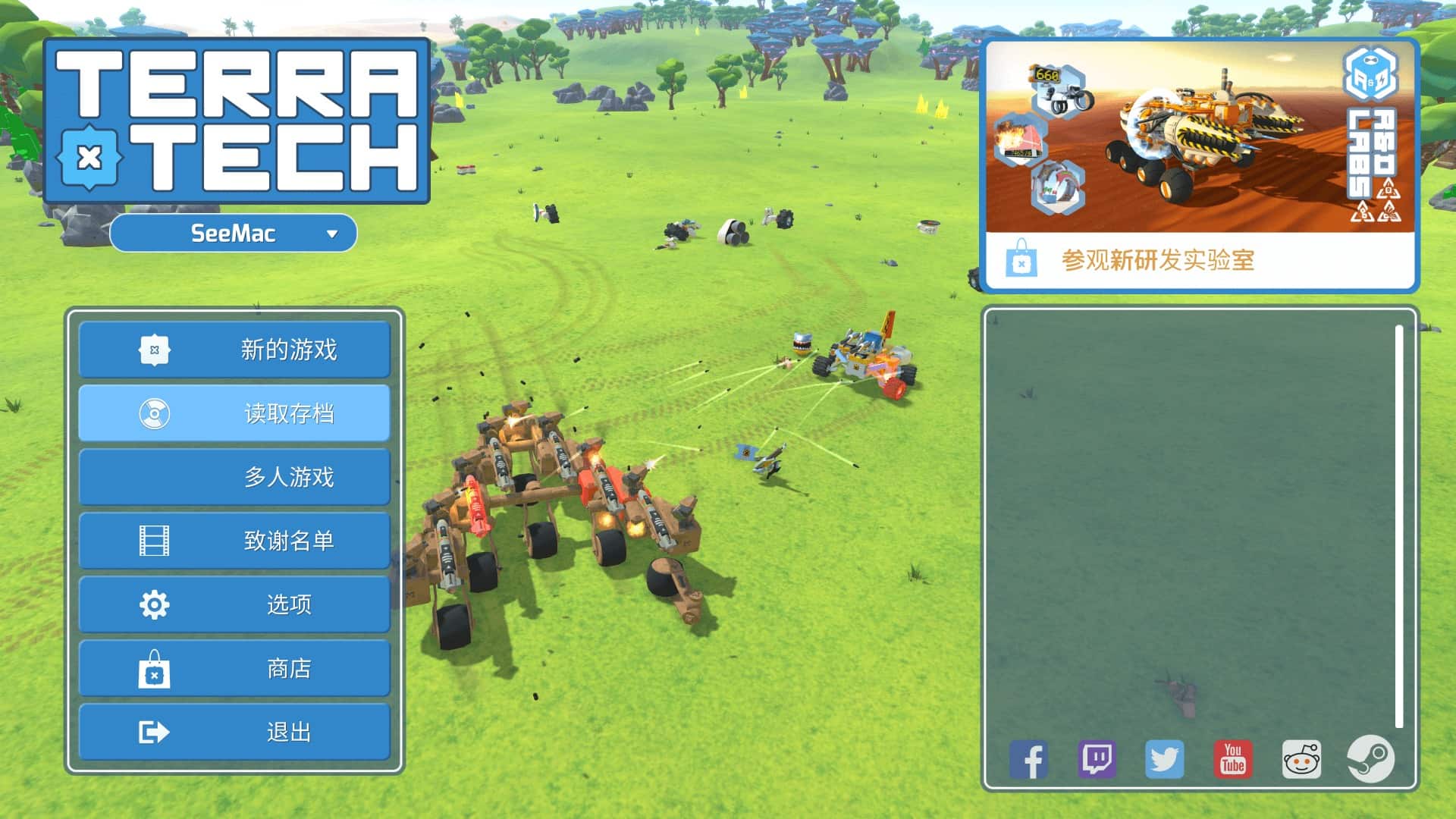
Task: Open the R&D Labs promo banner
Action: 1200,138
